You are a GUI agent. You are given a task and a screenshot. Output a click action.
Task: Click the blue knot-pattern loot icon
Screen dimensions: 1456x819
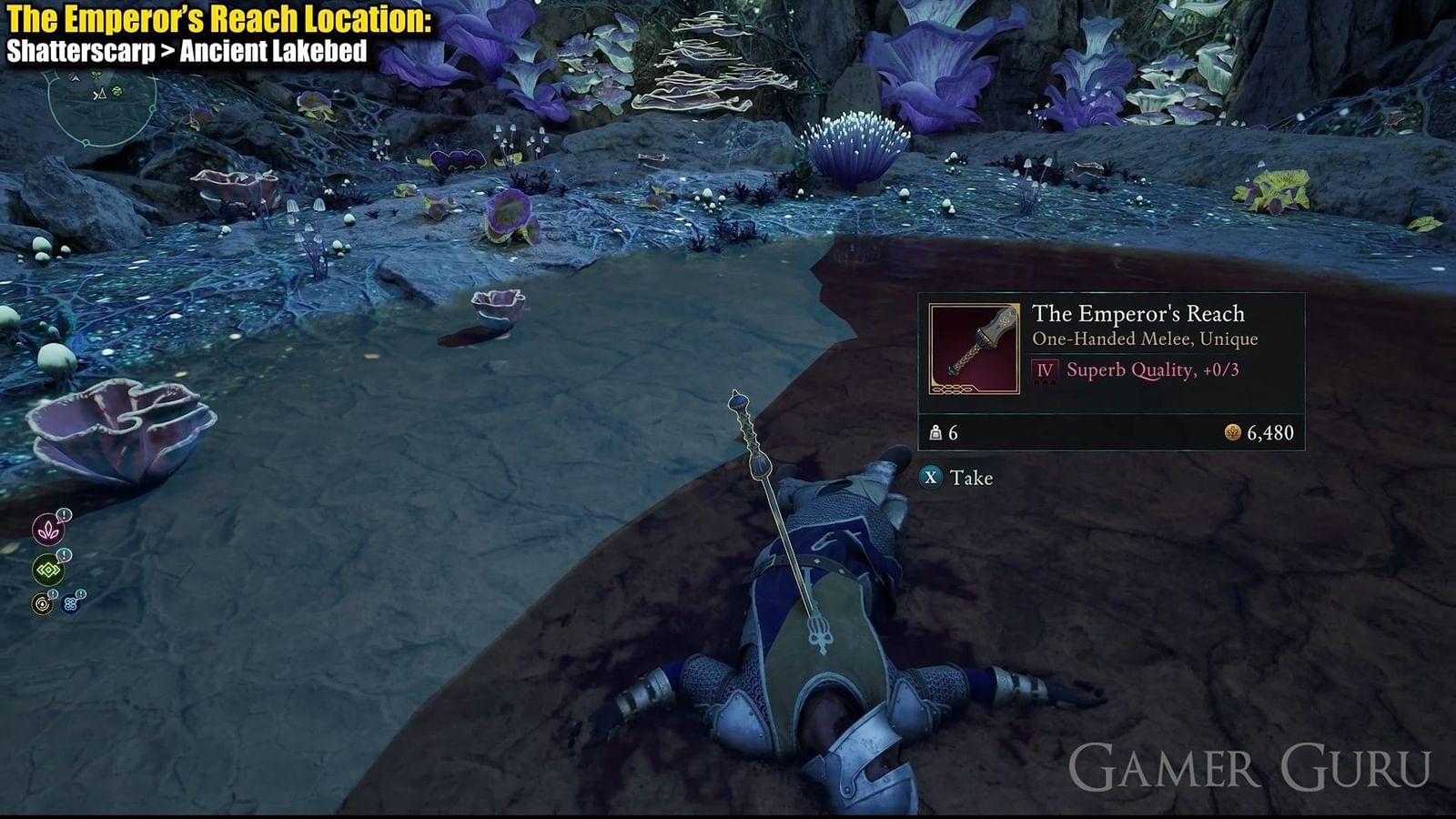coord(69,602)
